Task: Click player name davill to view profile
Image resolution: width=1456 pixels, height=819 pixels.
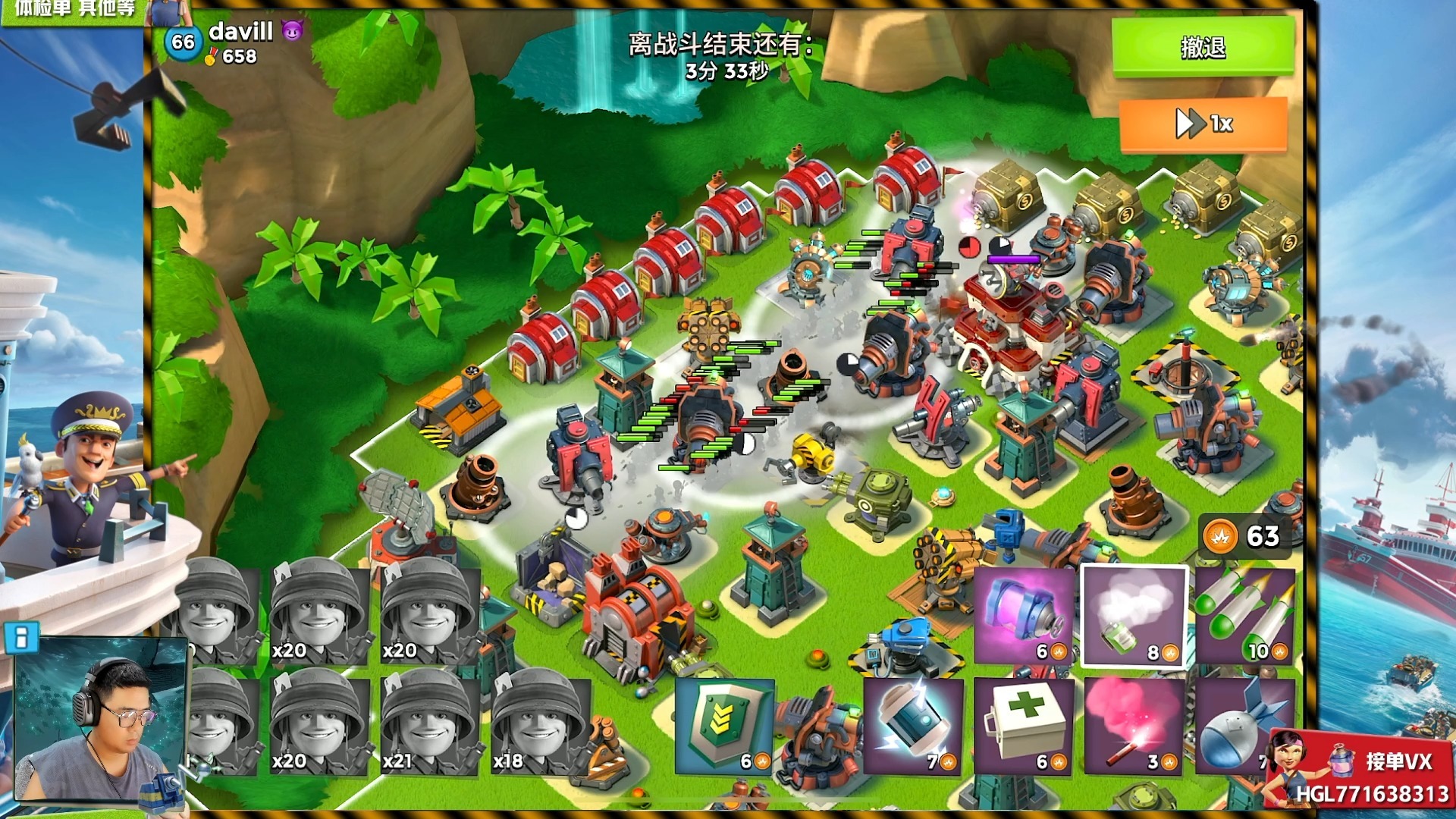Action: pos(243,33)
